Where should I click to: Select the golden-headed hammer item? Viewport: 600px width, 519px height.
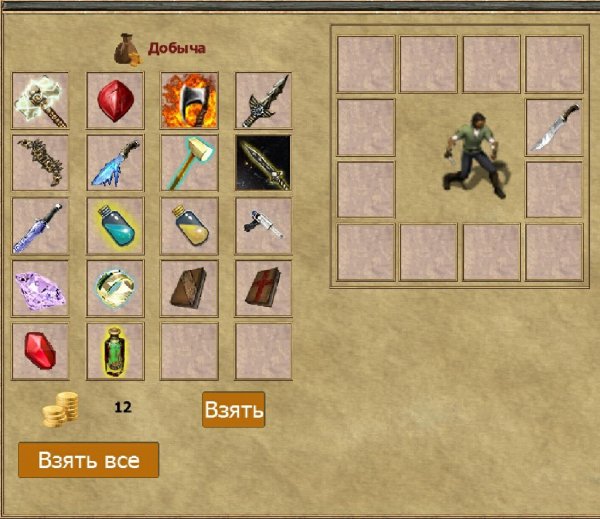pyautogui.click(x=189, y=163)
